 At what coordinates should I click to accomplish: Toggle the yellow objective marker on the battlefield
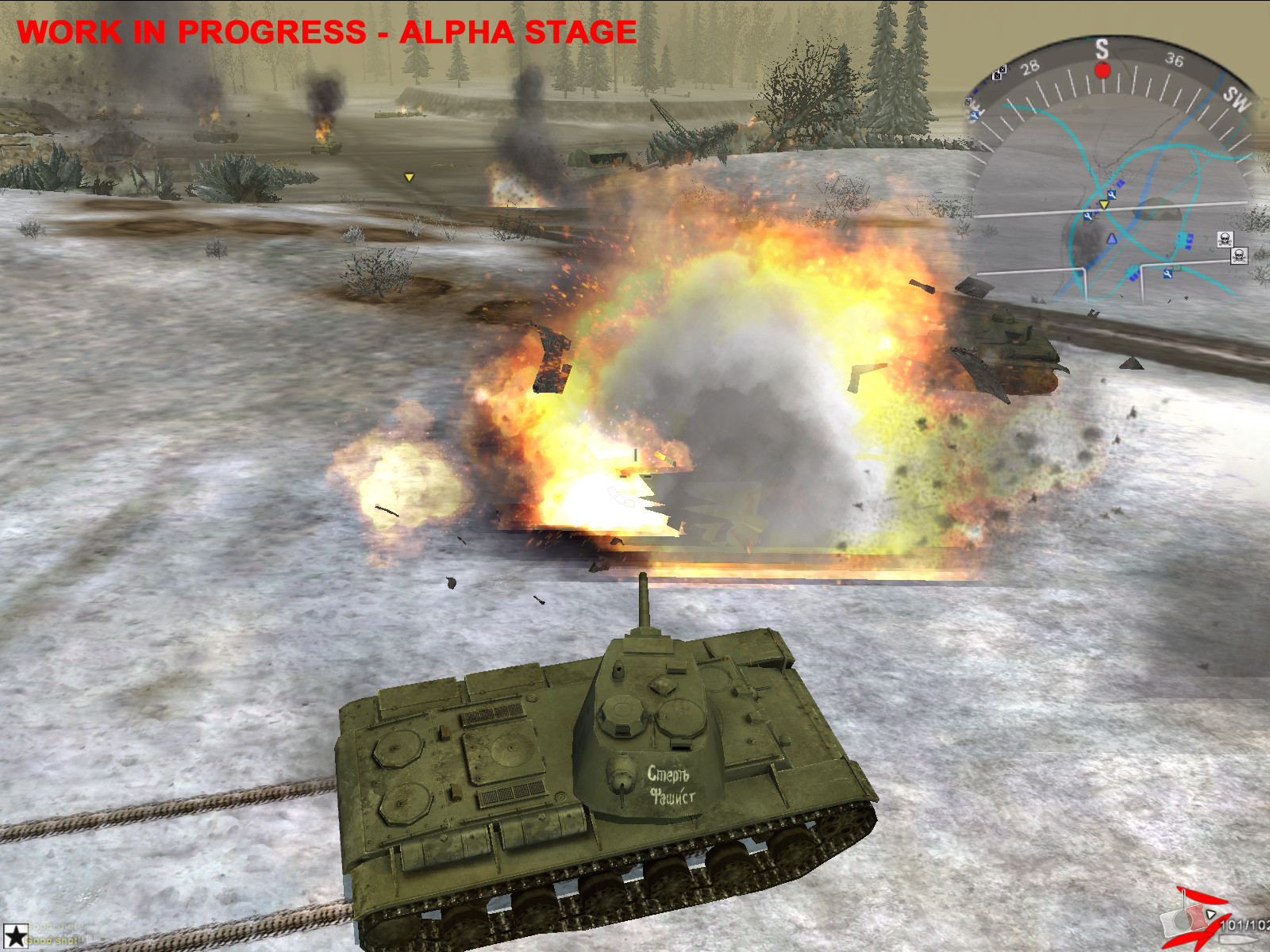(x=409, y=178)
